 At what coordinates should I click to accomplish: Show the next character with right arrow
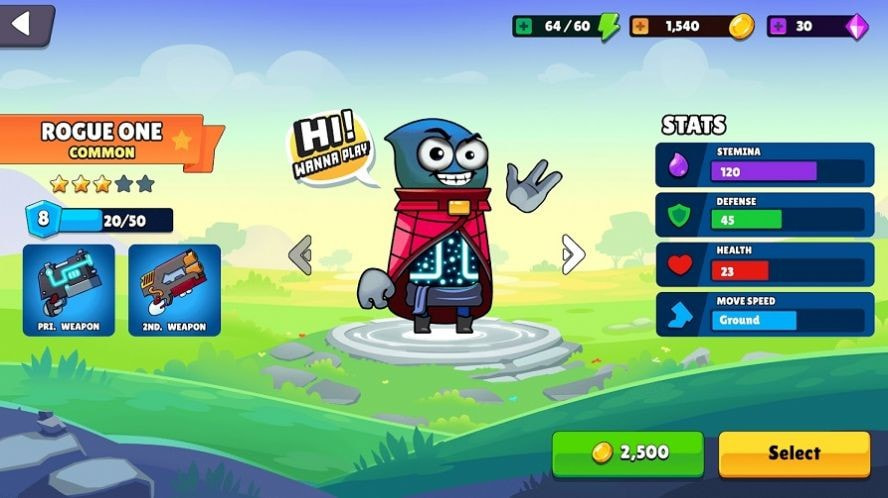point(573,254)
